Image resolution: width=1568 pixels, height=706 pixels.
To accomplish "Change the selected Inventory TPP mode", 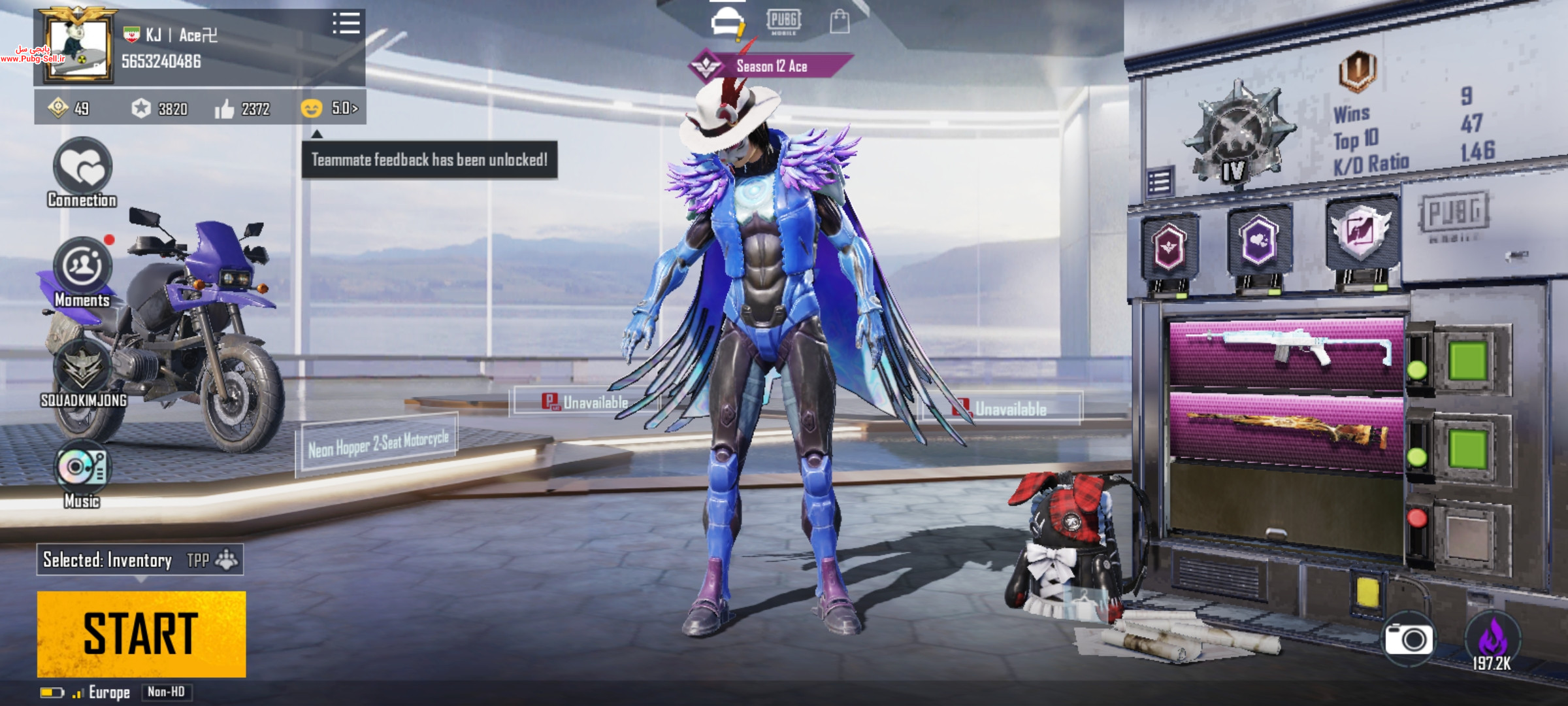I will click(140, 560).
